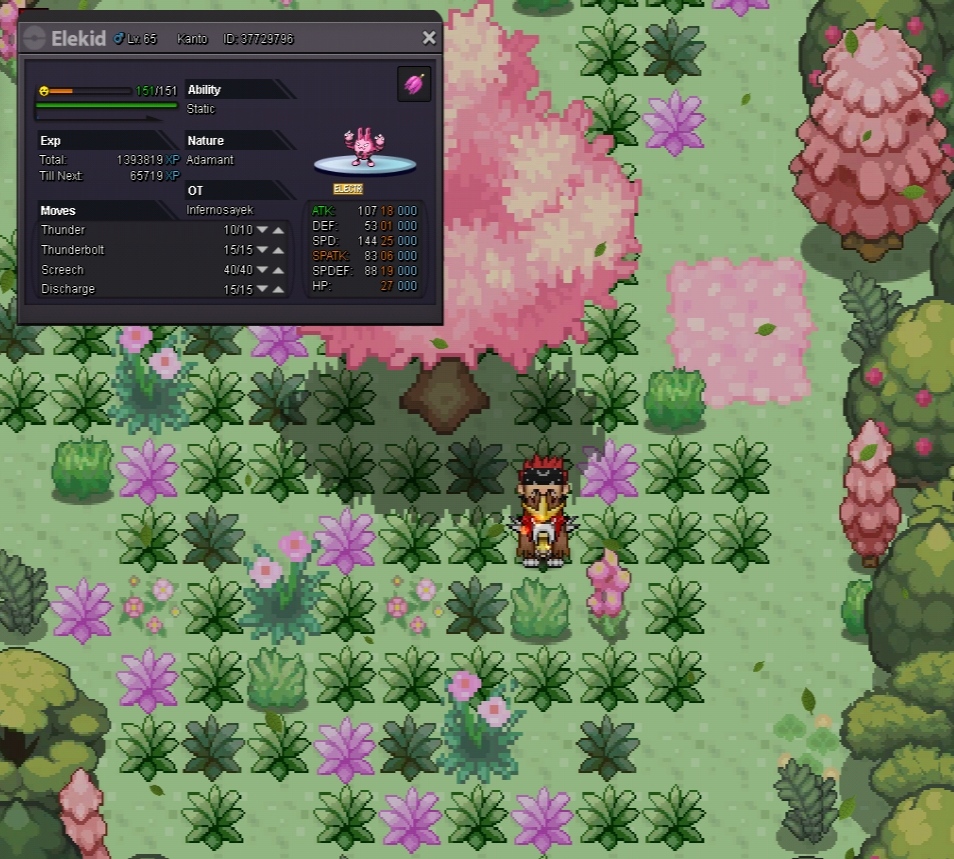Move Thunderbolt up in the move list

(278, 250)
